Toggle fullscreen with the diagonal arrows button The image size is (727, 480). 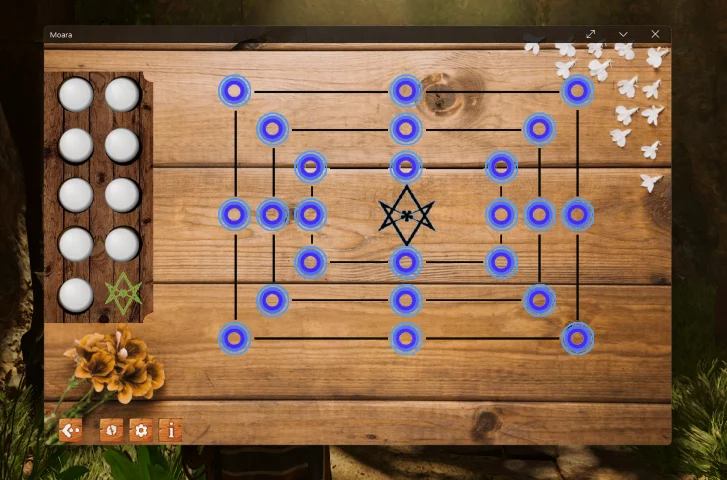click(x=591, y=34)
